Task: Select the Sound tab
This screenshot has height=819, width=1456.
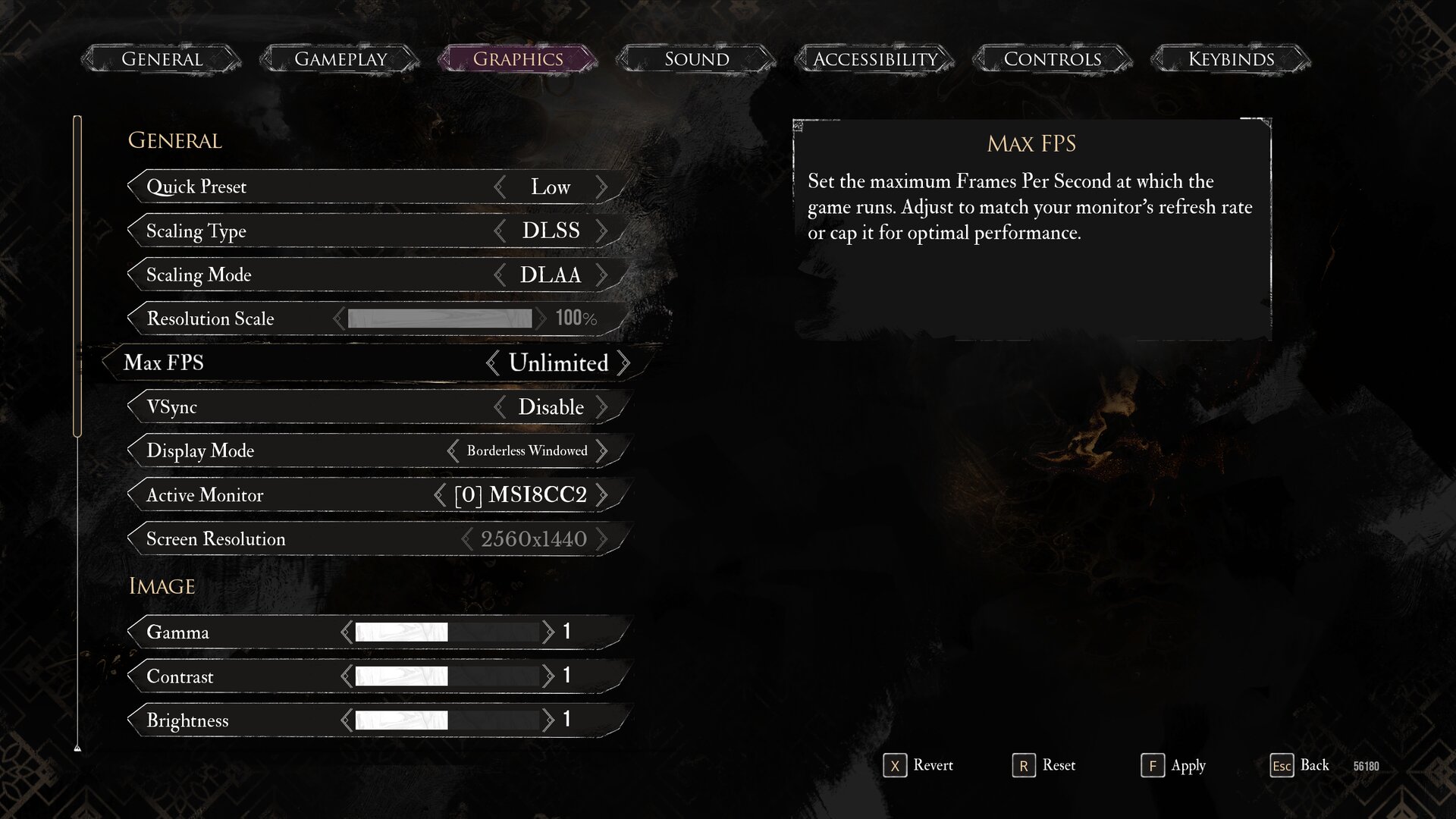Action: point(696,59)
